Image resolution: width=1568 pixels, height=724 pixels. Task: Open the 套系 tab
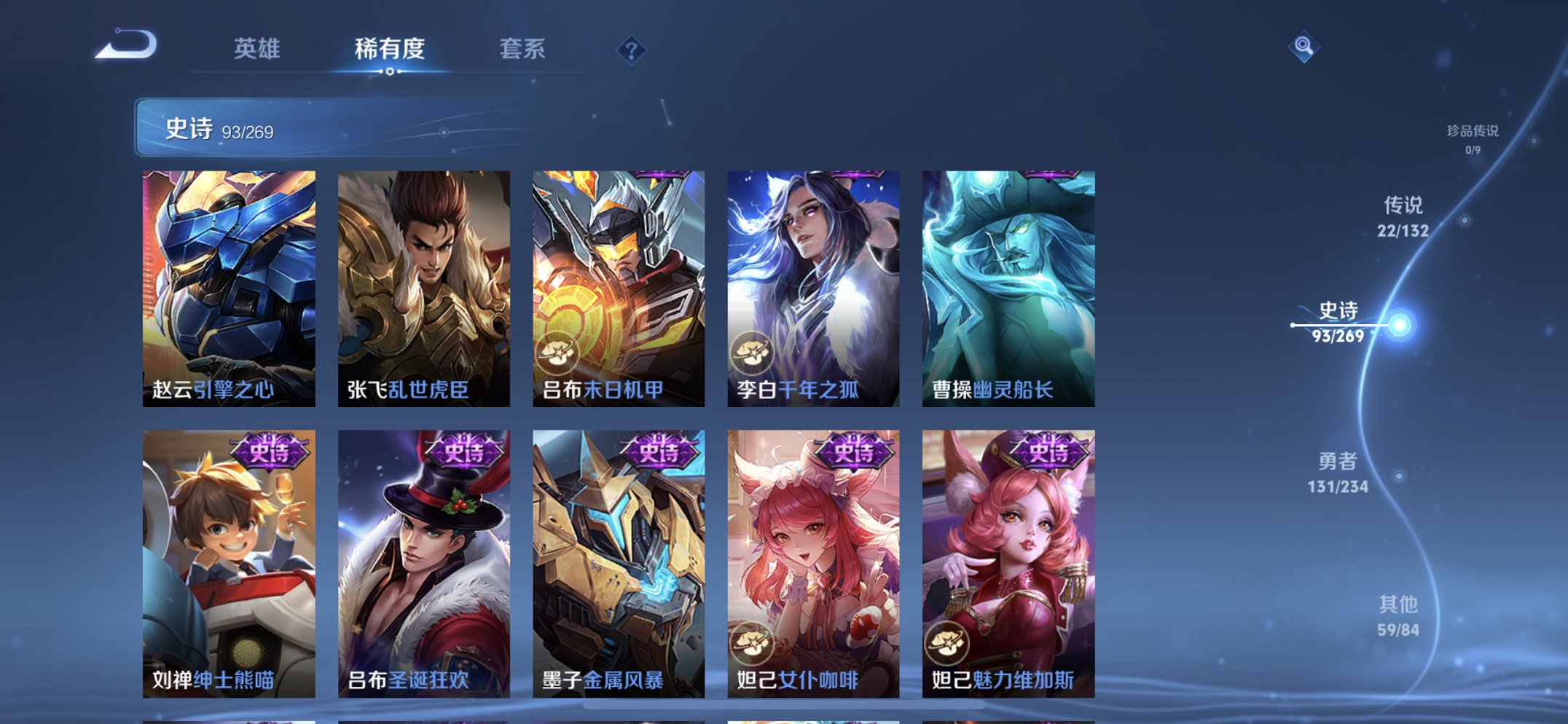(x=523, y=50)
